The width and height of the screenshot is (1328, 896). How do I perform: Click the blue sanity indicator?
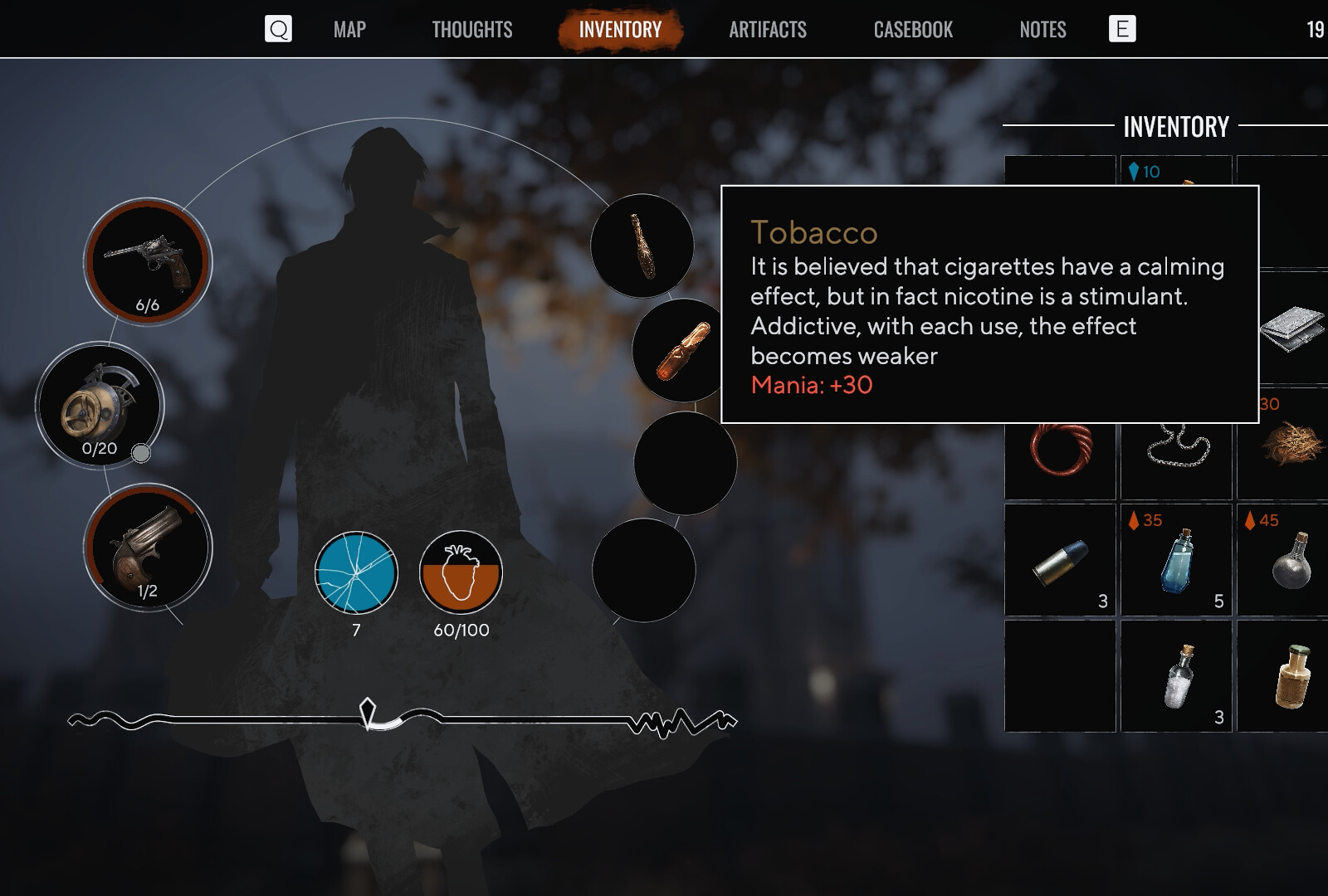[x=358, y=574]
